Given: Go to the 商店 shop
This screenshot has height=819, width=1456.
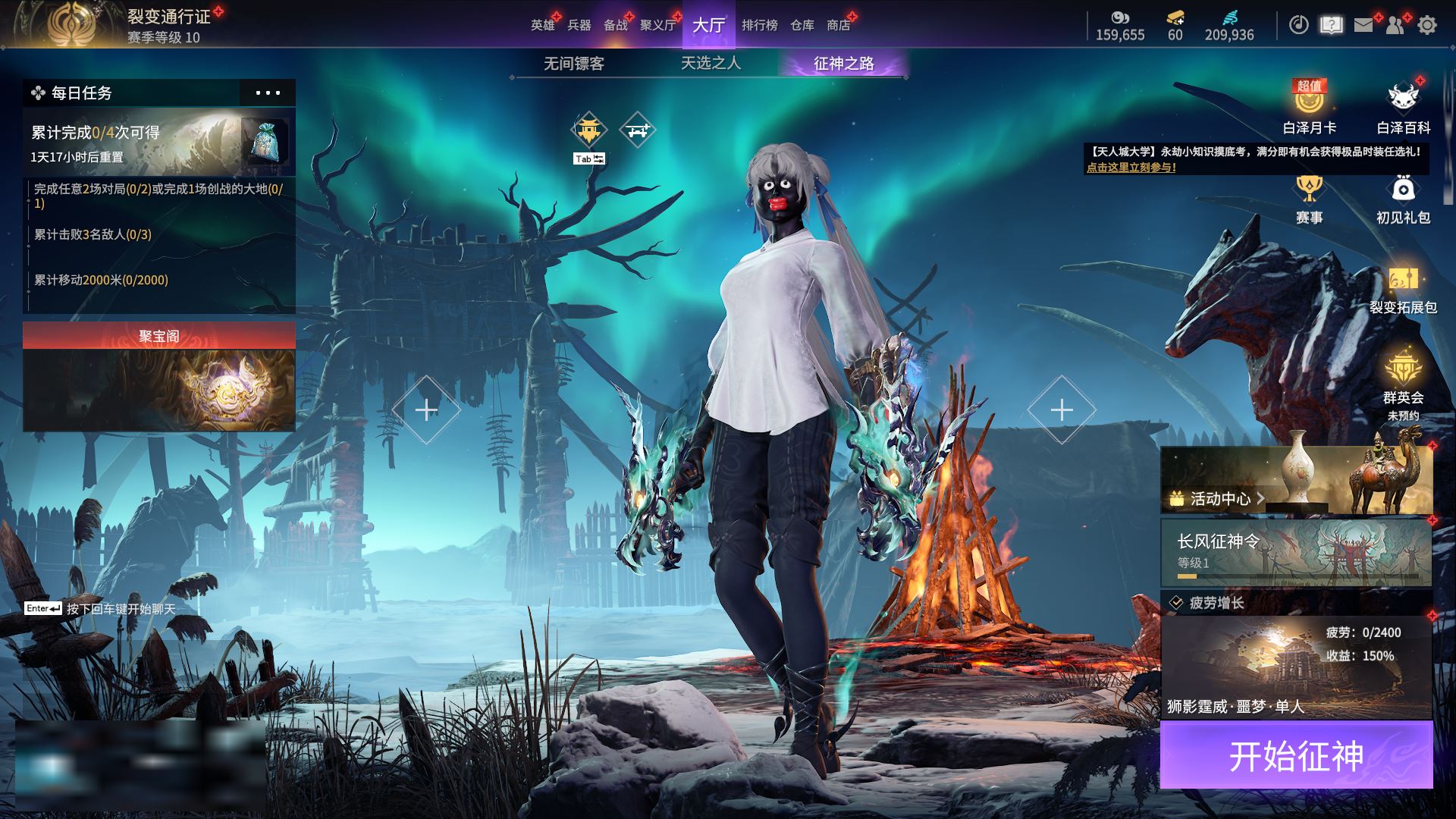Looking at the screenshot, I should coord(838,25).
